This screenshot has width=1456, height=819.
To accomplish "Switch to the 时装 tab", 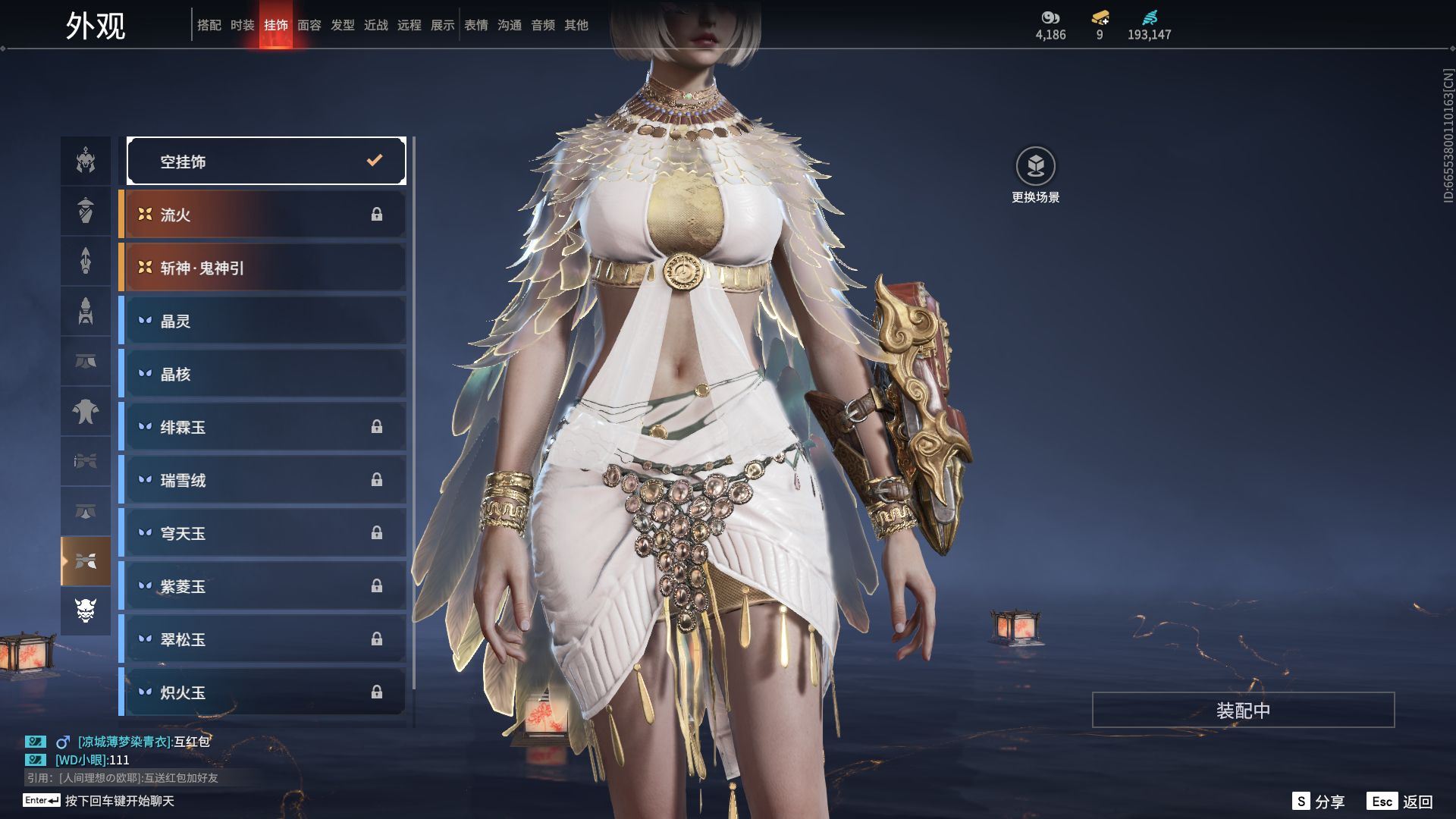I will point(243,25).
